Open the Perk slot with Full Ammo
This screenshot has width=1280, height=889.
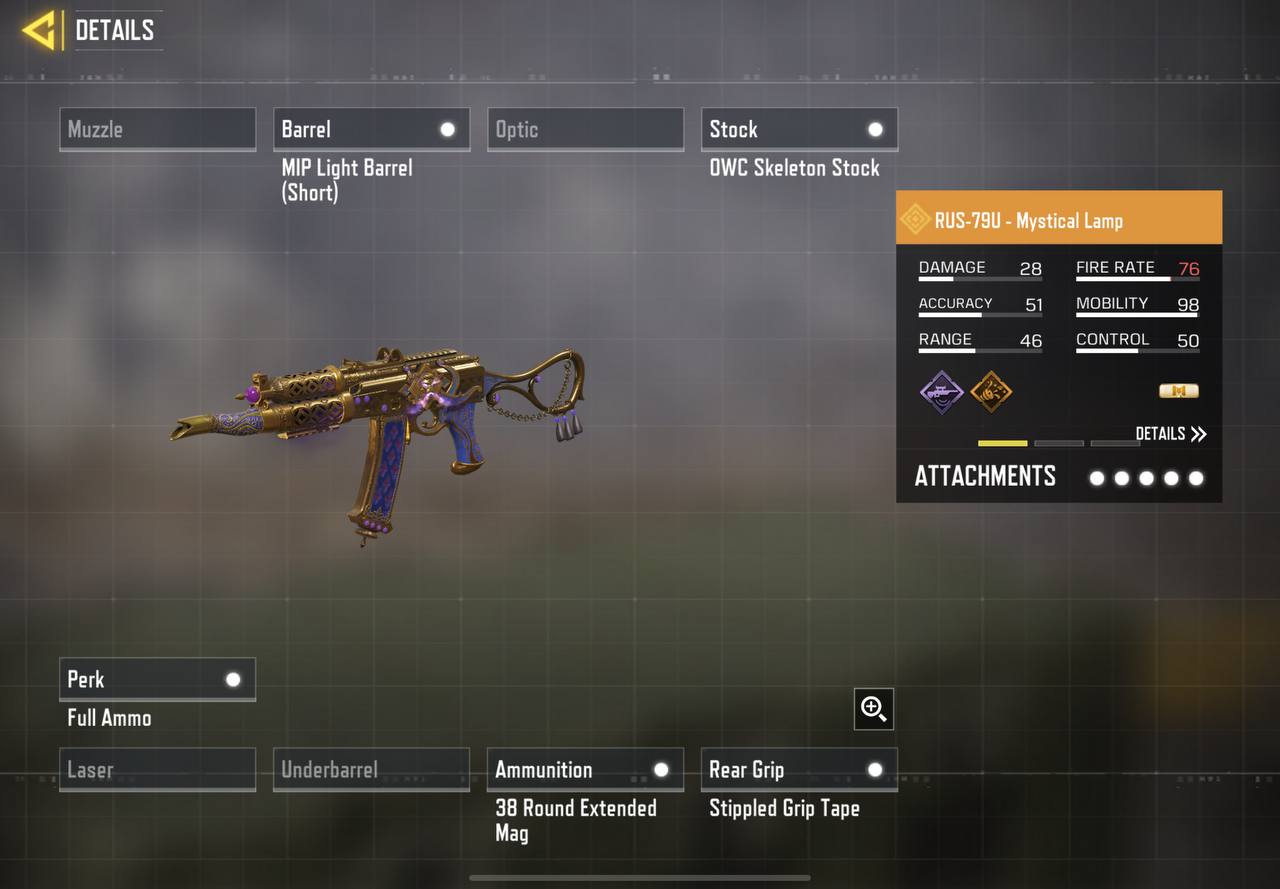157,679
